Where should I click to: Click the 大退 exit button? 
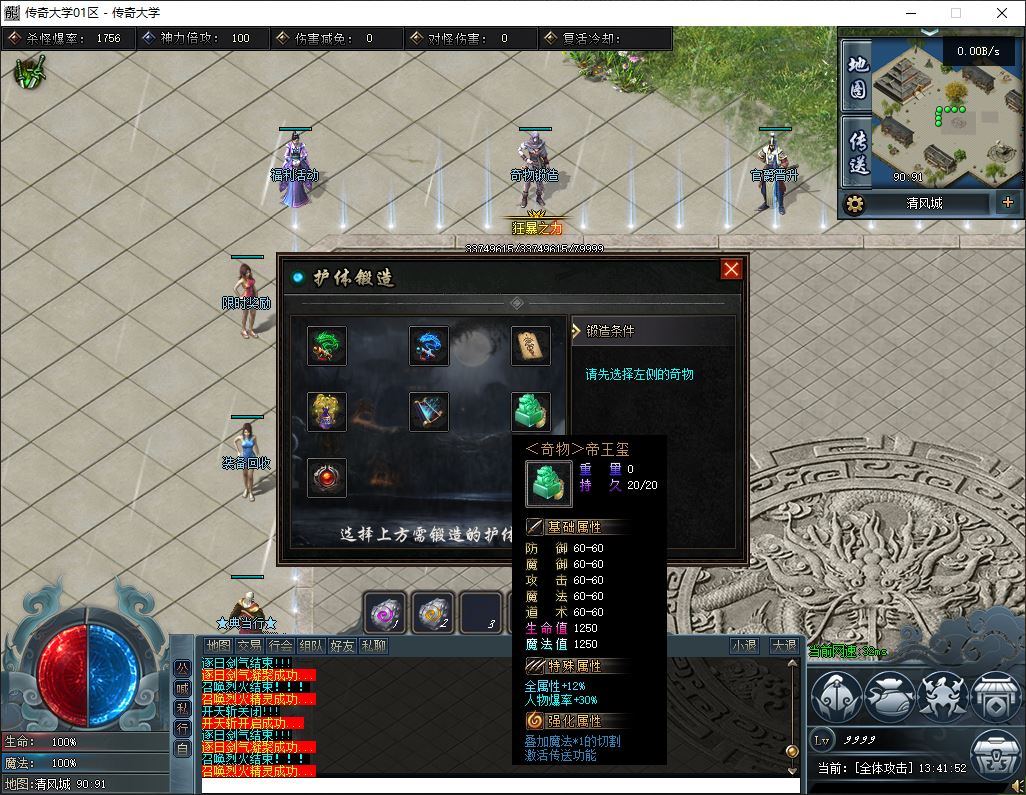(x=784, y=646)
